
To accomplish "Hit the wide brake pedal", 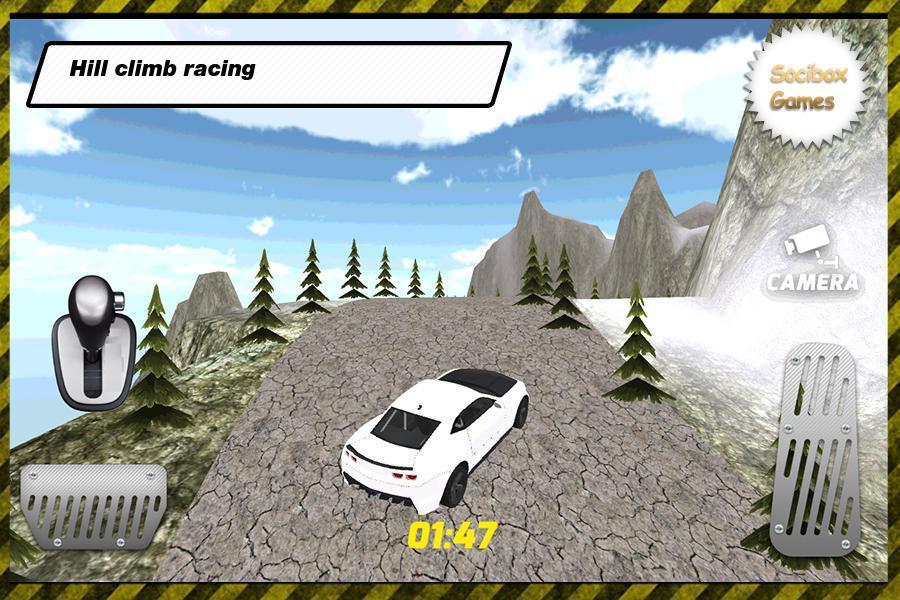I will pos(95,505).
